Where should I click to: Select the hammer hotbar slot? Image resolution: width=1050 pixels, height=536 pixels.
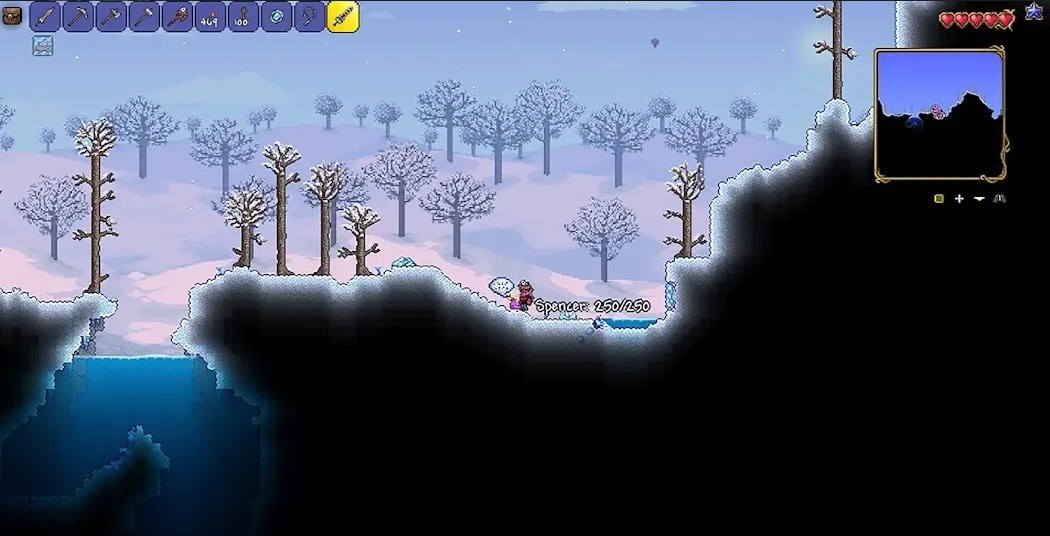pos(144,16)
